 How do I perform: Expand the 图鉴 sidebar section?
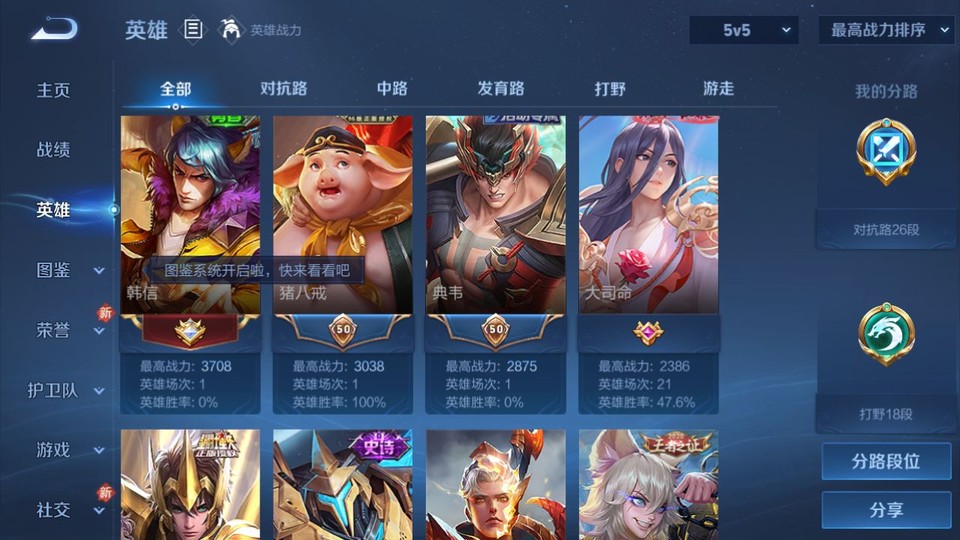(70, 270)
